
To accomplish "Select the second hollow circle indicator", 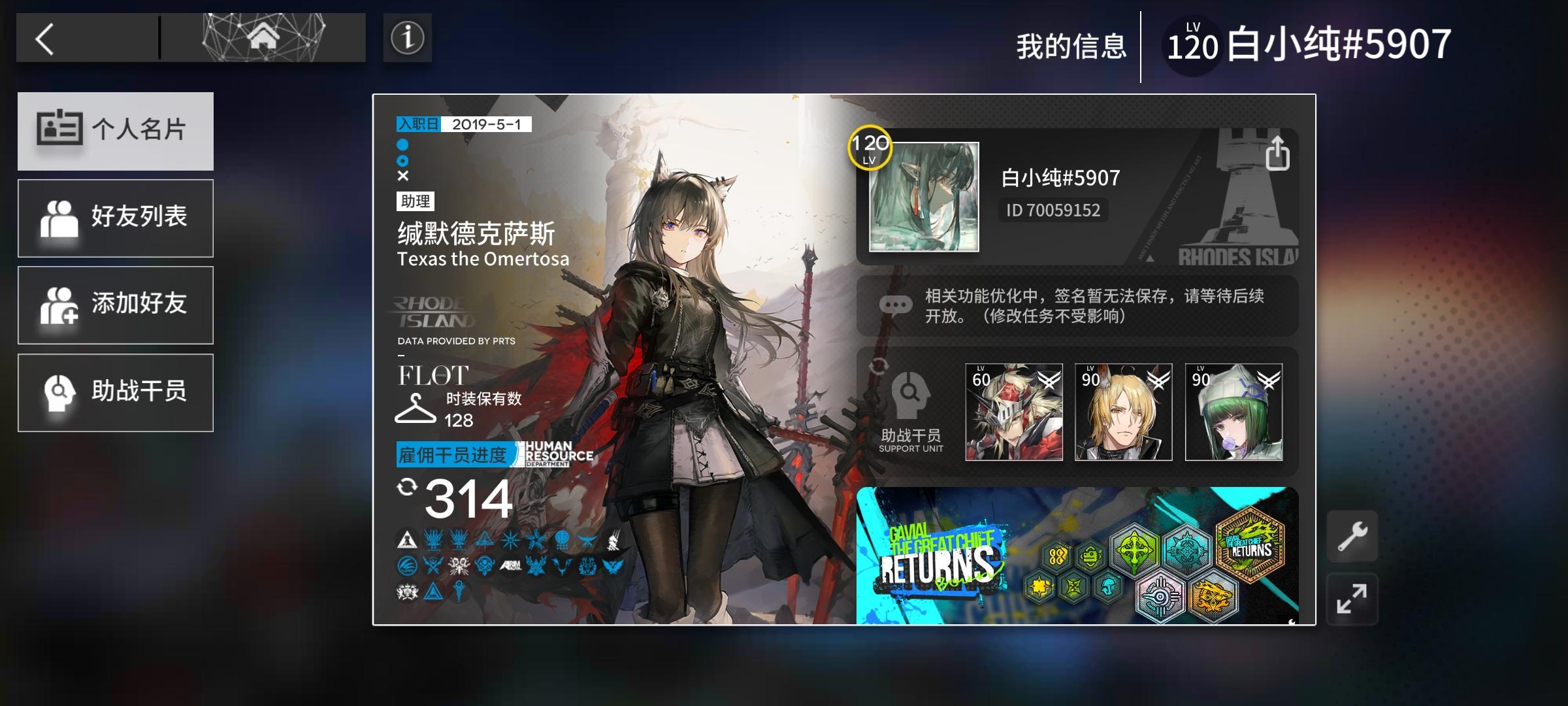I will click(402, 160).
